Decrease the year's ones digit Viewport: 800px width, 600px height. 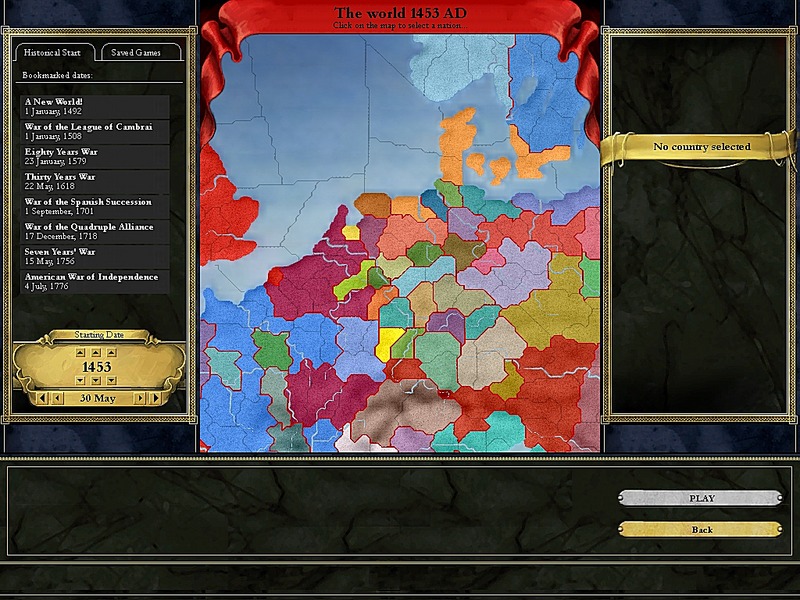pyautogui.click(x=110, y=381)
